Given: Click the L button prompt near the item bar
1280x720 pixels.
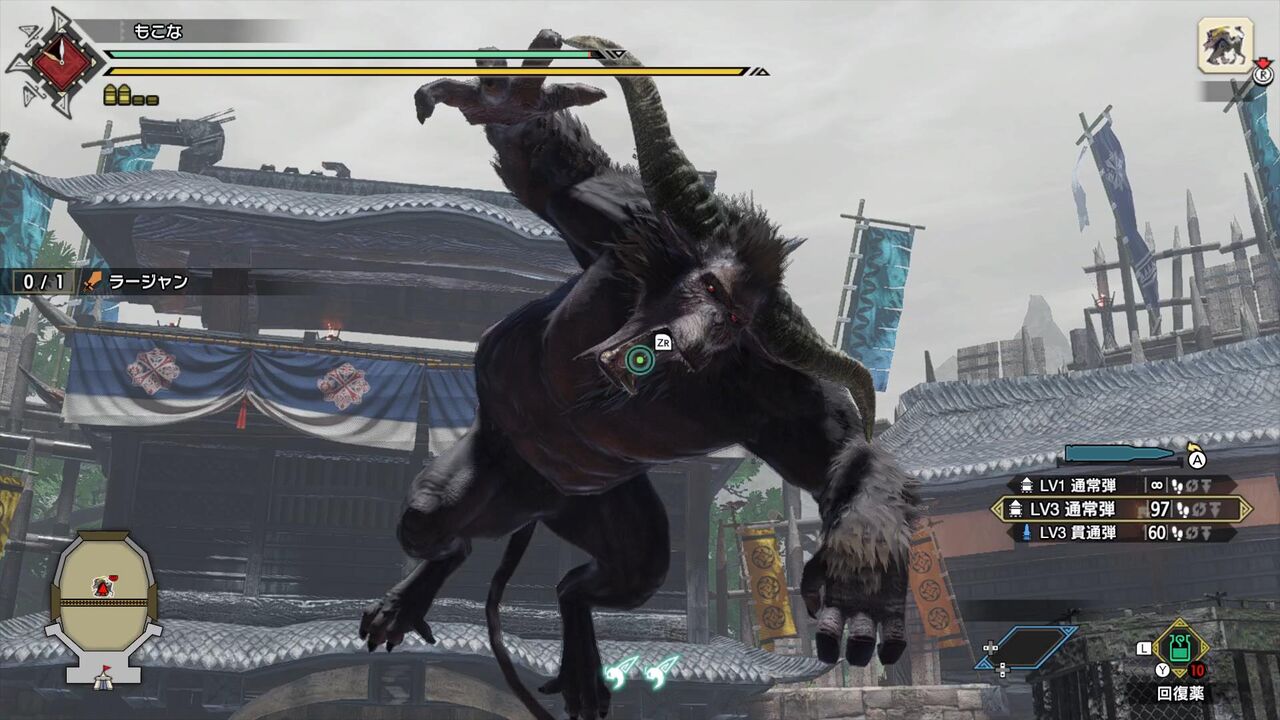Looking at the screenshot, I should [x=1144, y=648].
